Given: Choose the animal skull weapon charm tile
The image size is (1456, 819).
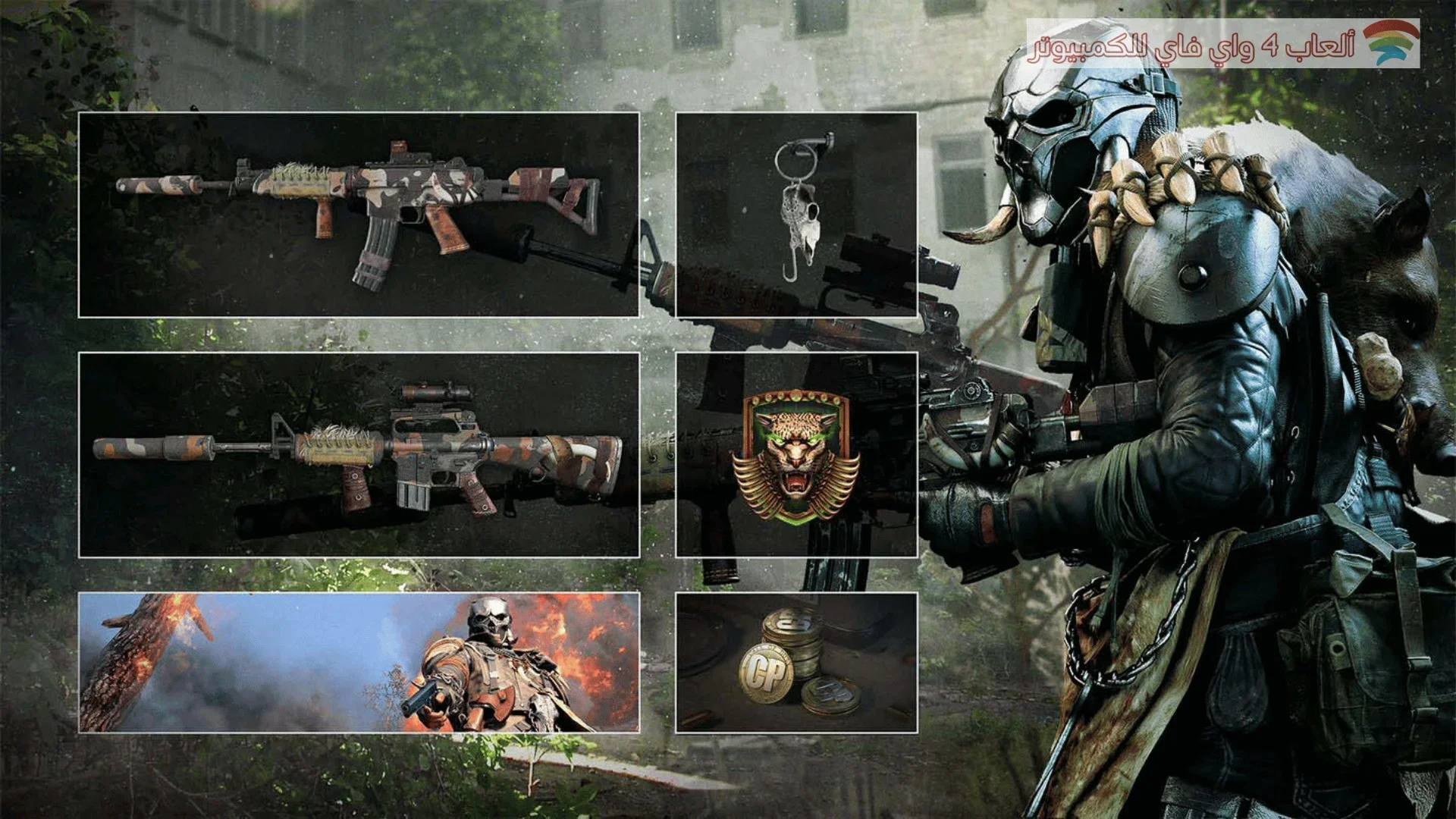Looking at the screenshot, I should tap(796, 215).
